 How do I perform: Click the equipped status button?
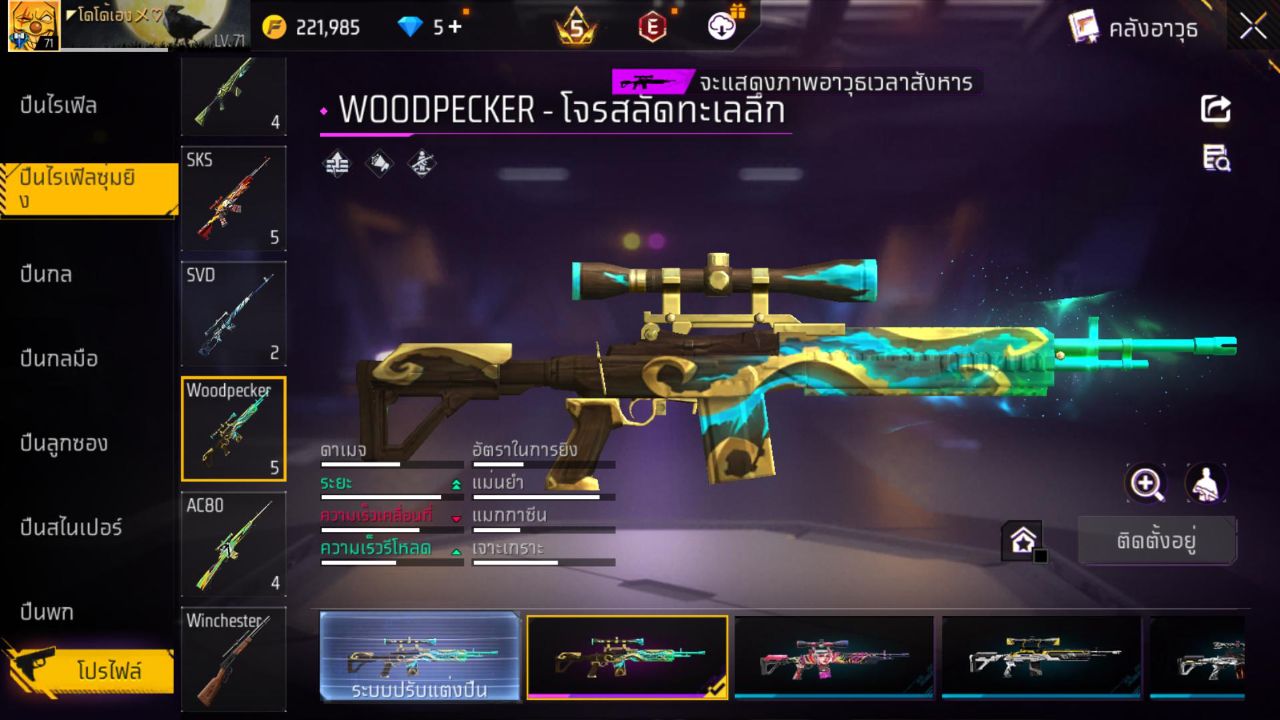pos(1157,540)
